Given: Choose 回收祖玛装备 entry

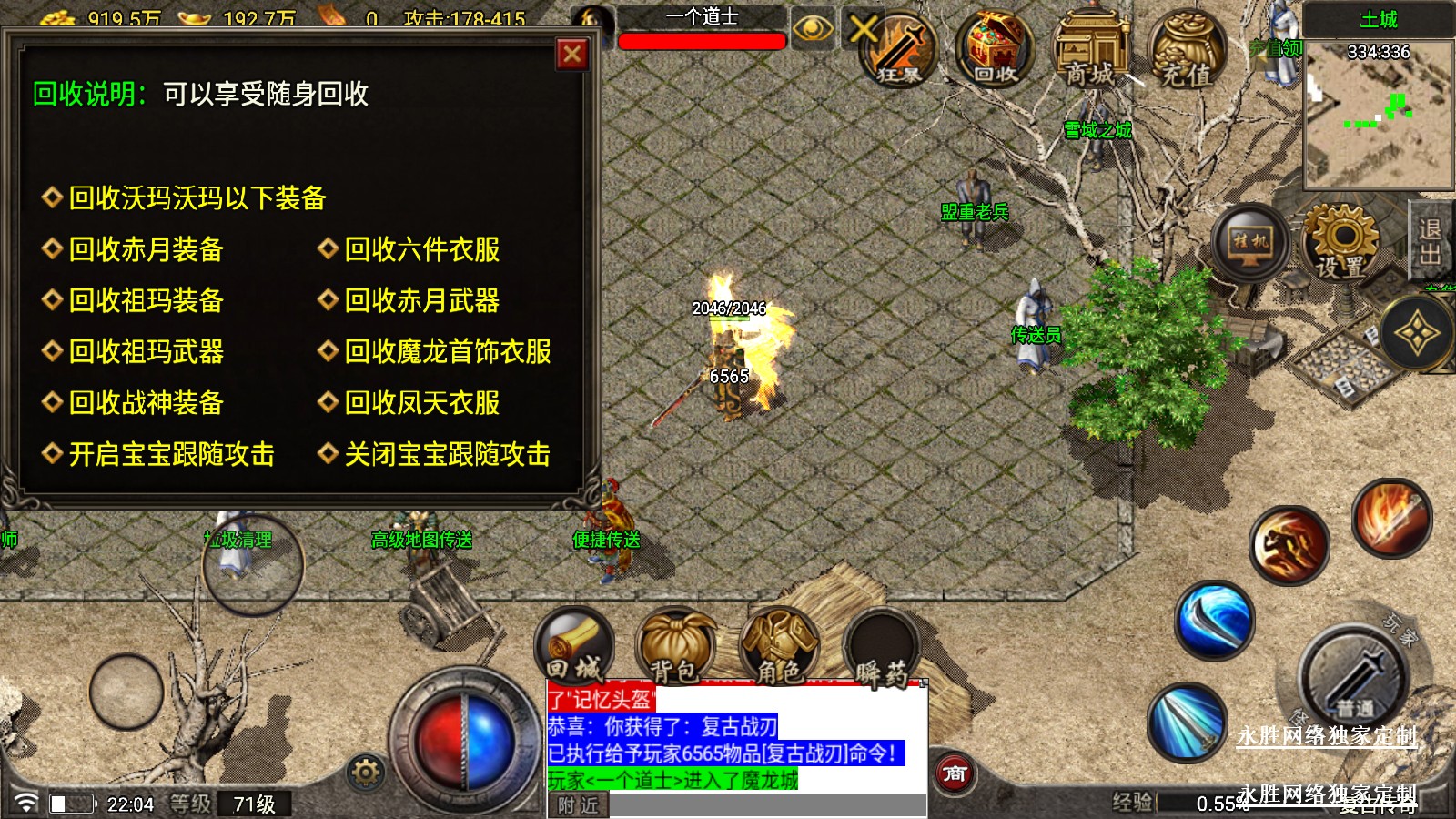Looking at the screenshot, I should (x=146, y=300).
